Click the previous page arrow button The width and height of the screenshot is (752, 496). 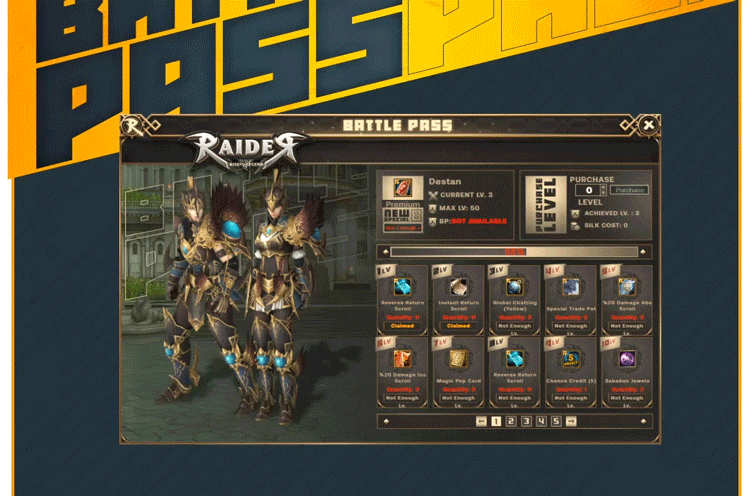(481, 421)
